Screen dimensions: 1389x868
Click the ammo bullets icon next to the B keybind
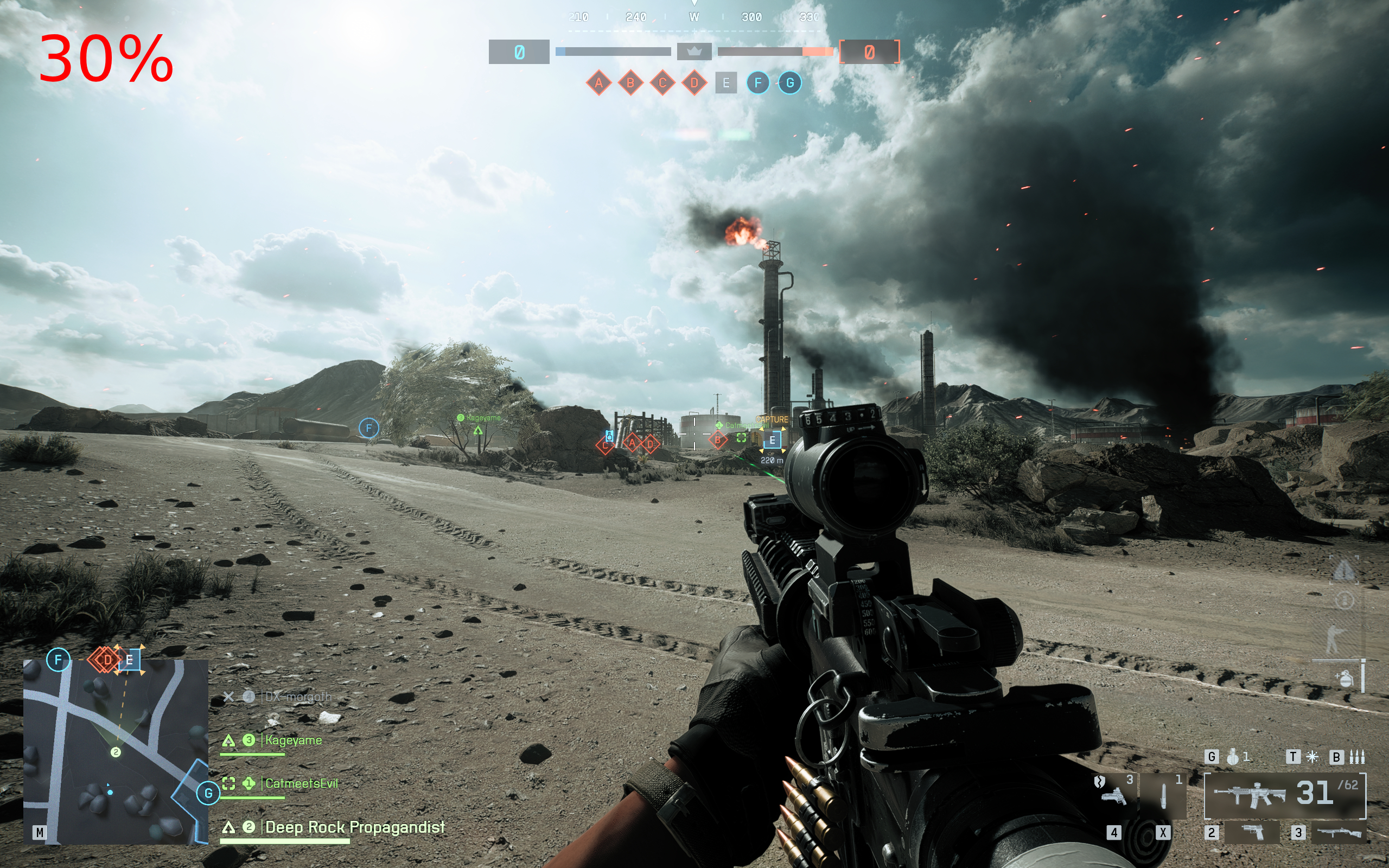[1357, 757]
